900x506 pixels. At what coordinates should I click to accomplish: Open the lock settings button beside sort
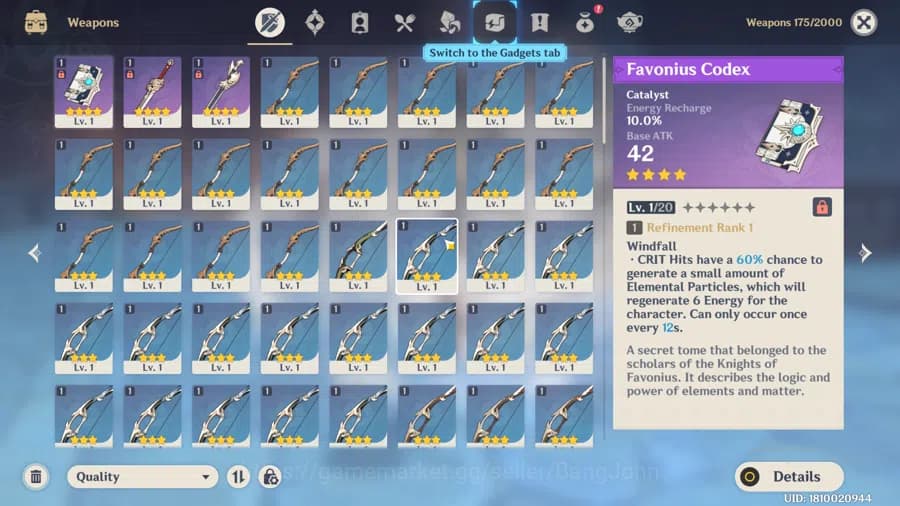(x=270, y=477)
